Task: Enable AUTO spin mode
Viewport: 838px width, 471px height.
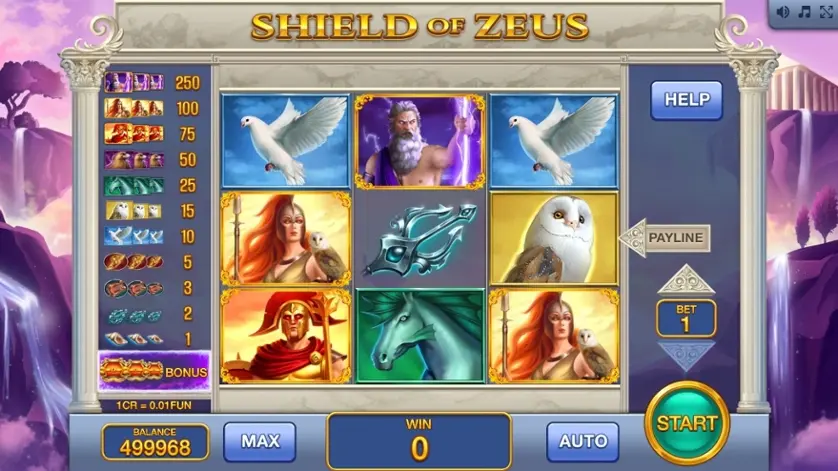Action: point(582,441)
